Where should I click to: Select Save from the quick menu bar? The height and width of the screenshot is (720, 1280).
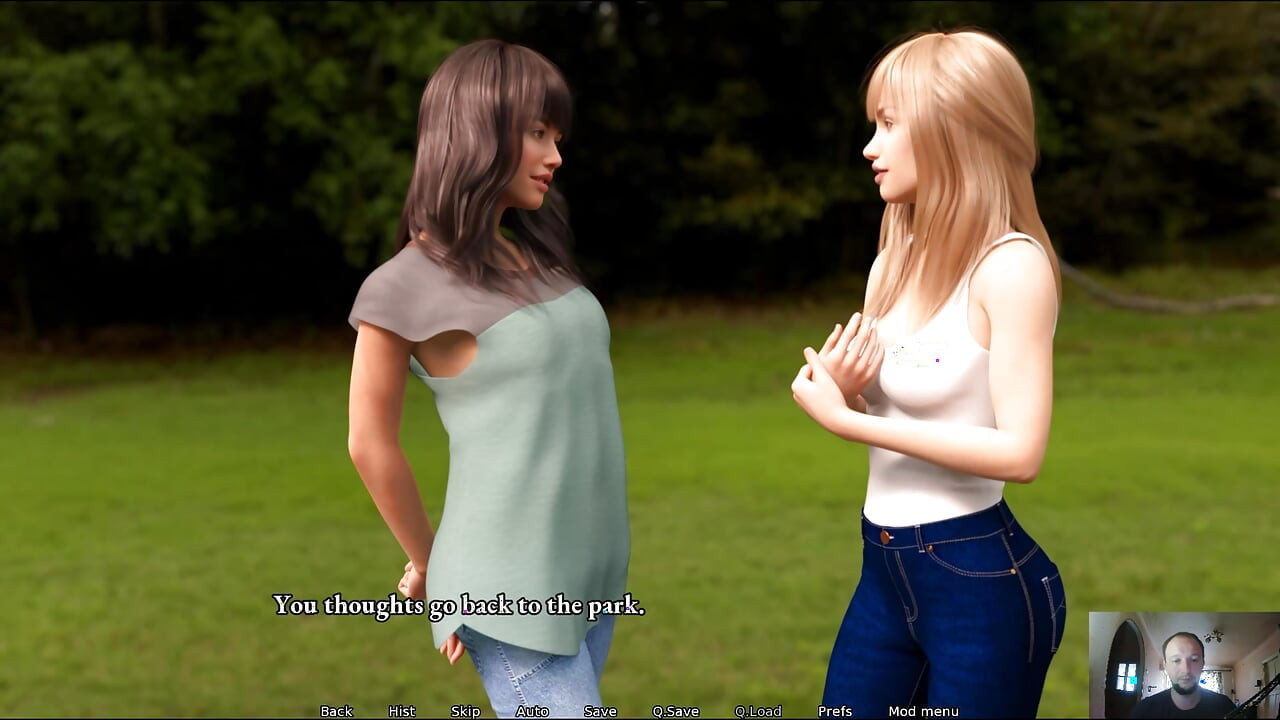click(x=599, y=711)
